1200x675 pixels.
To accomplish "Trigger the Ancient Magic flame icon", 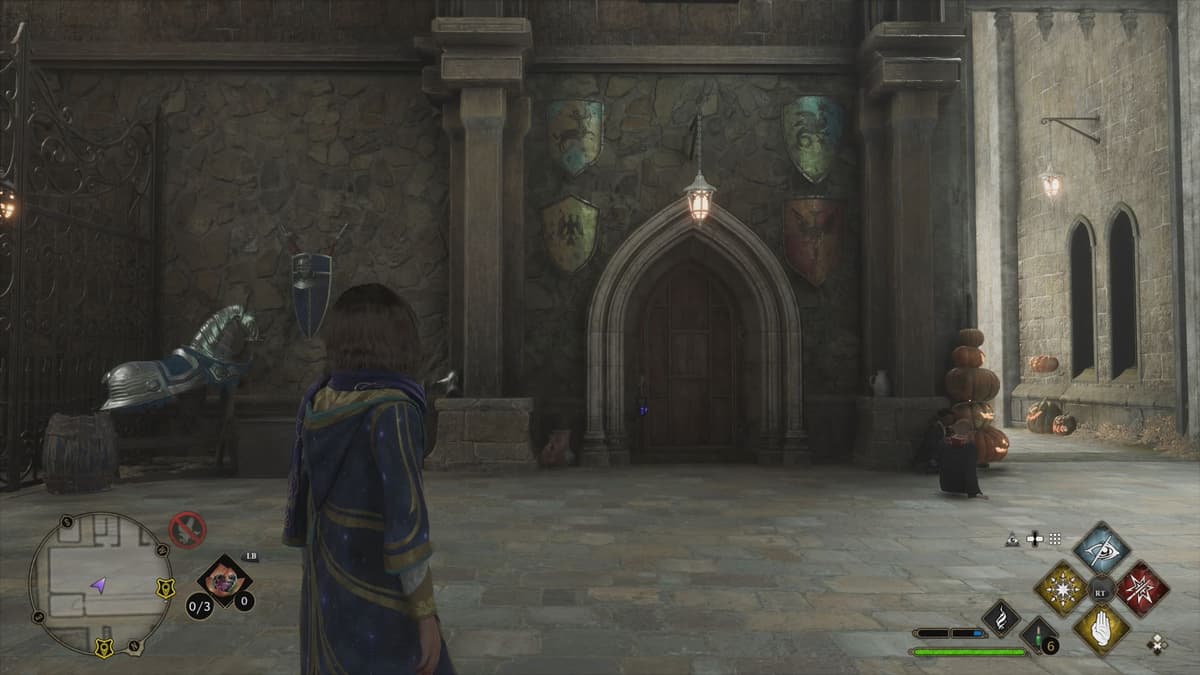I will pyautogui.click(x=1000, y=617).
